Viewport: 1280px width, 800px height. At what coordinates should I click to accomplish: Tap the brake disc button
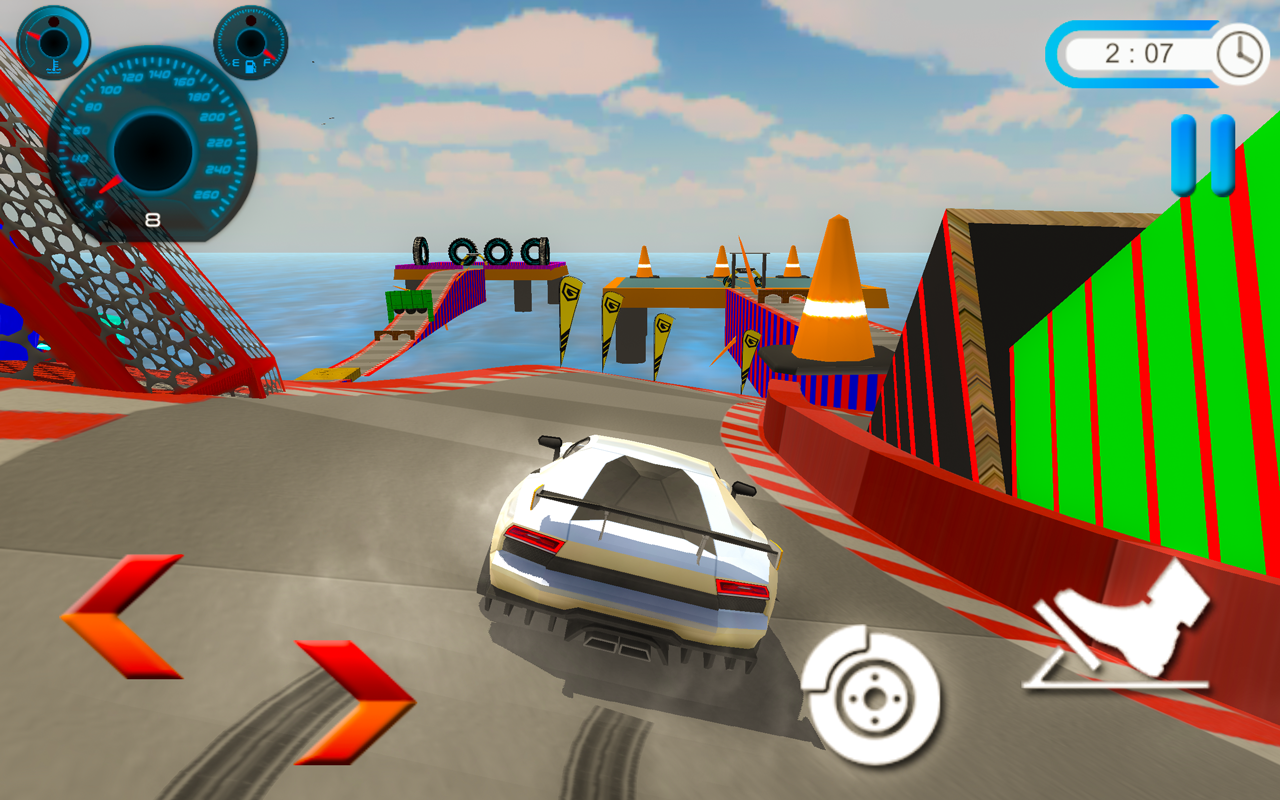(x=871, y=695)
